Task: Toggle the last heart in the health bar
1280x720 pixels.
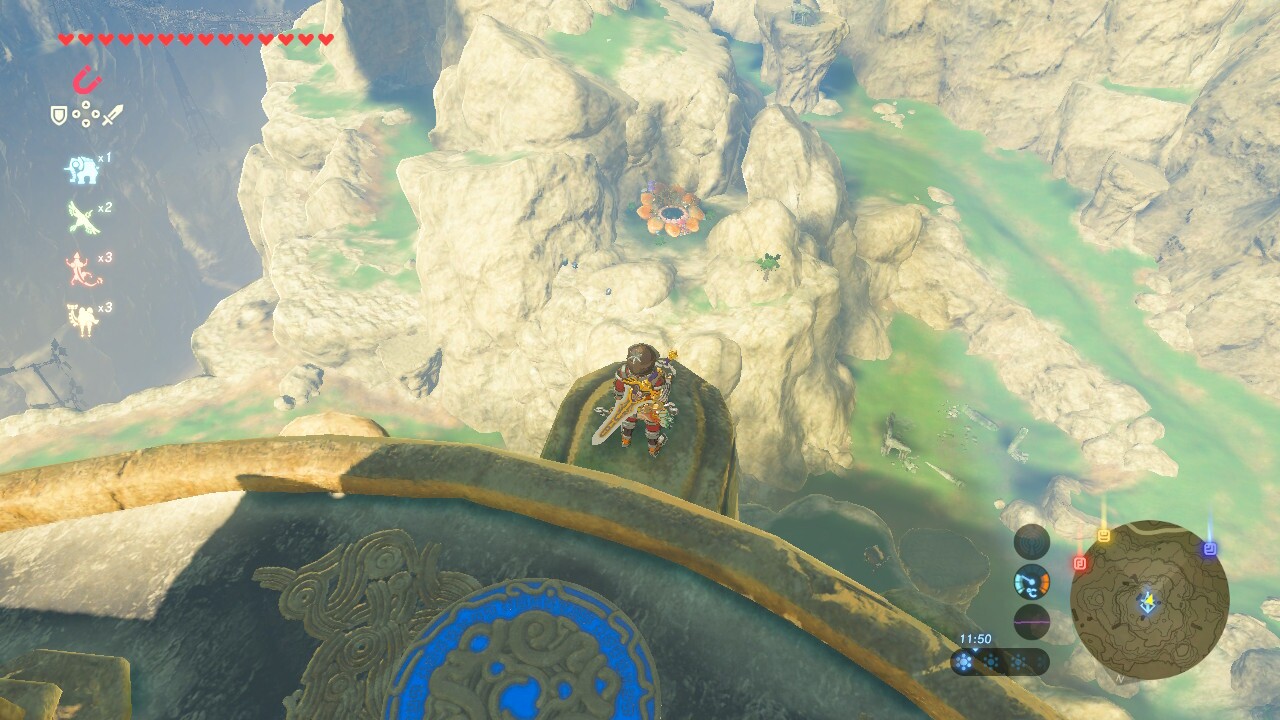Action: [x=324, y=38]
